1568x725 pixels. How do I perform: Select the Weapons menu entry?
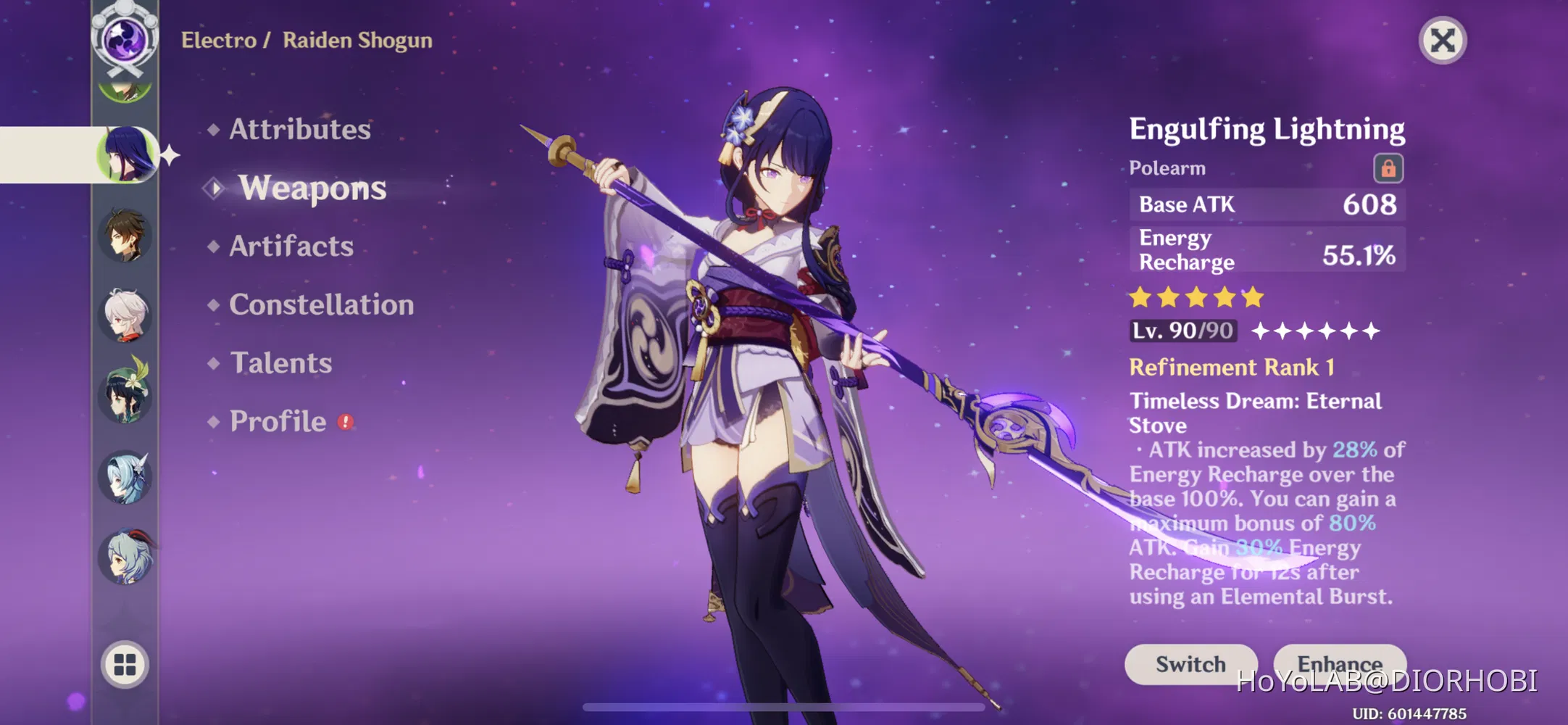[312, 188]
